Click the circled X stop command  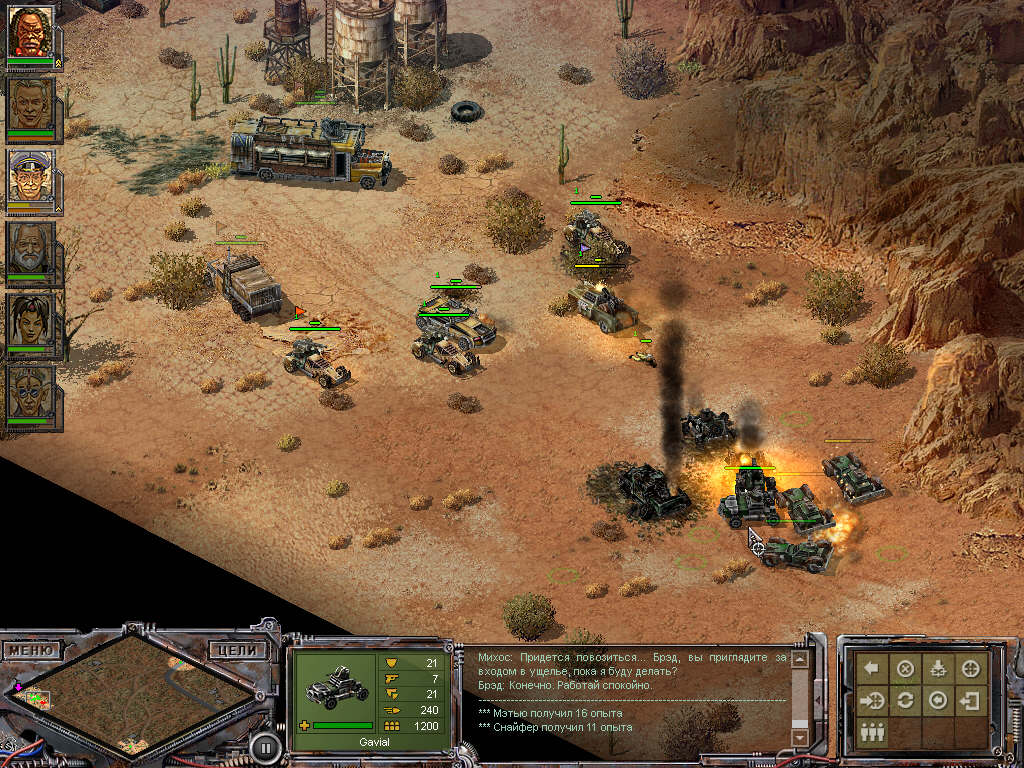[x=905, y=669]
